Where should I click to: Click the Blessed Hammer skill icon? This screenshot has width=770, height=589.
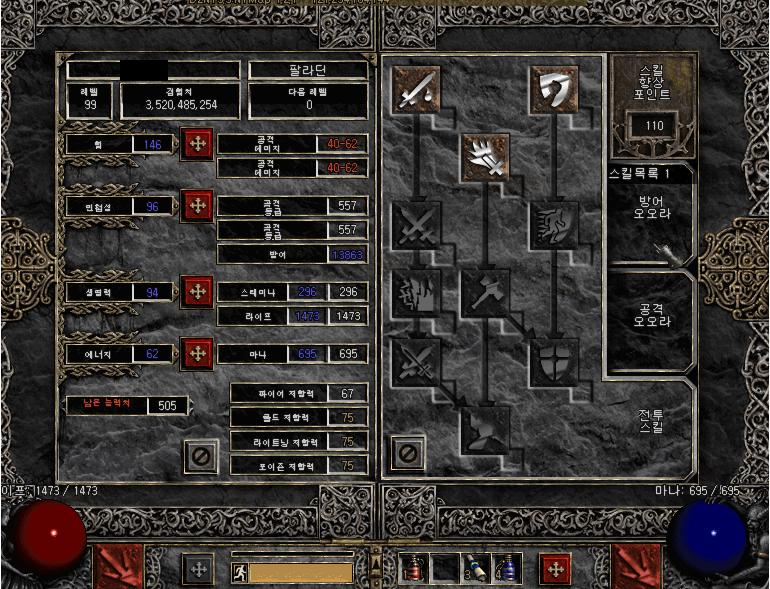click(485, 292)
